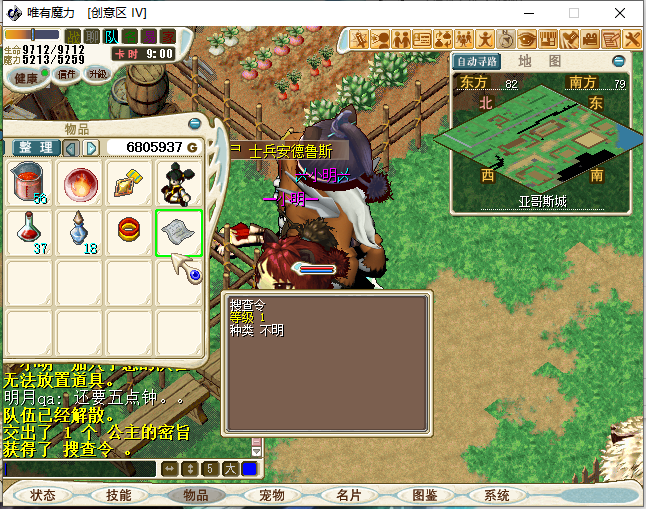Screen dimensions: 646x509
Task: Click the 自动寻路 auto-pathfinding button
Action: coord(477,61)
